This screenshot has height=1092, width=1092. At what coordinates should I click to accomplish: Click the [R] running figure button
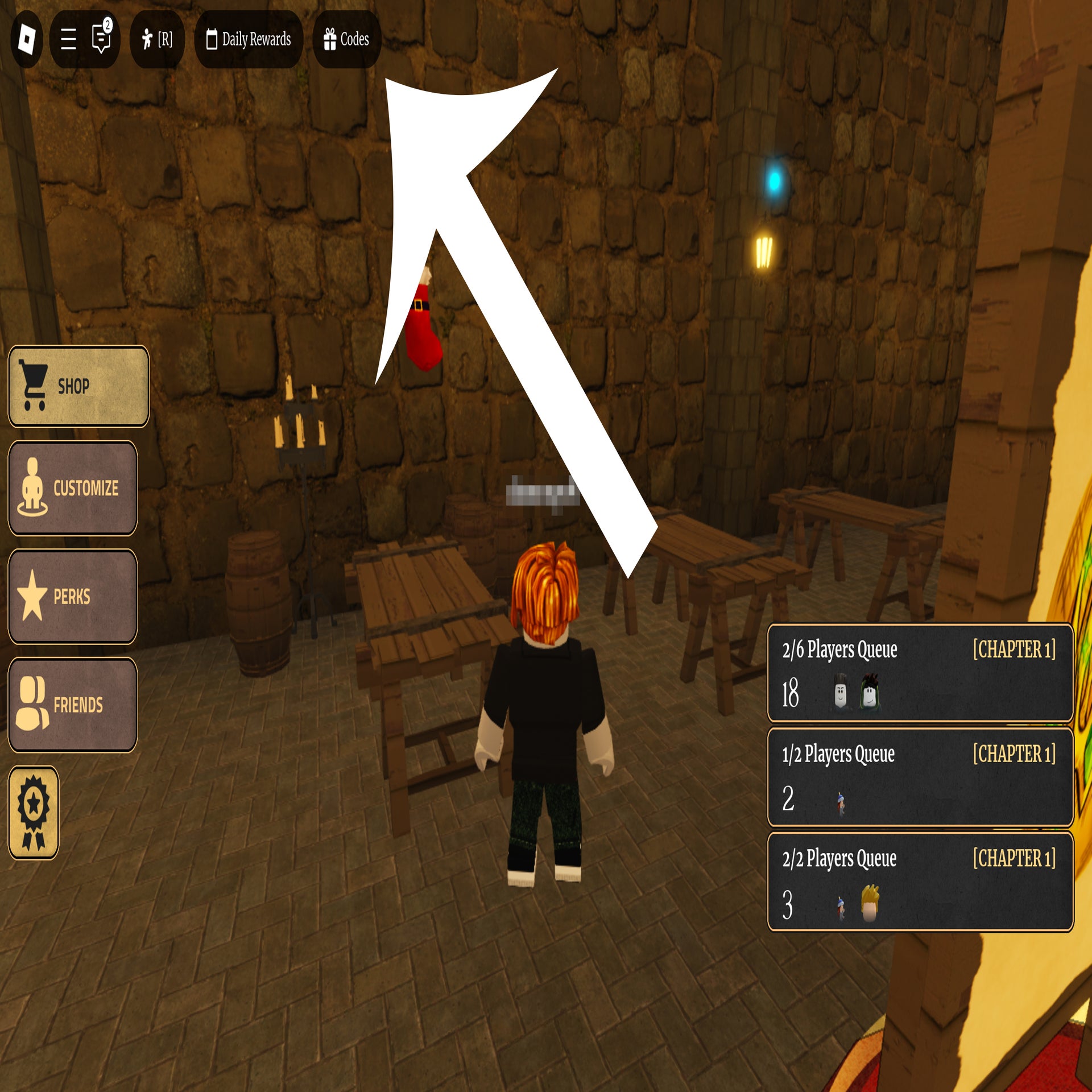pyautogui.click(x=157, y=39)
